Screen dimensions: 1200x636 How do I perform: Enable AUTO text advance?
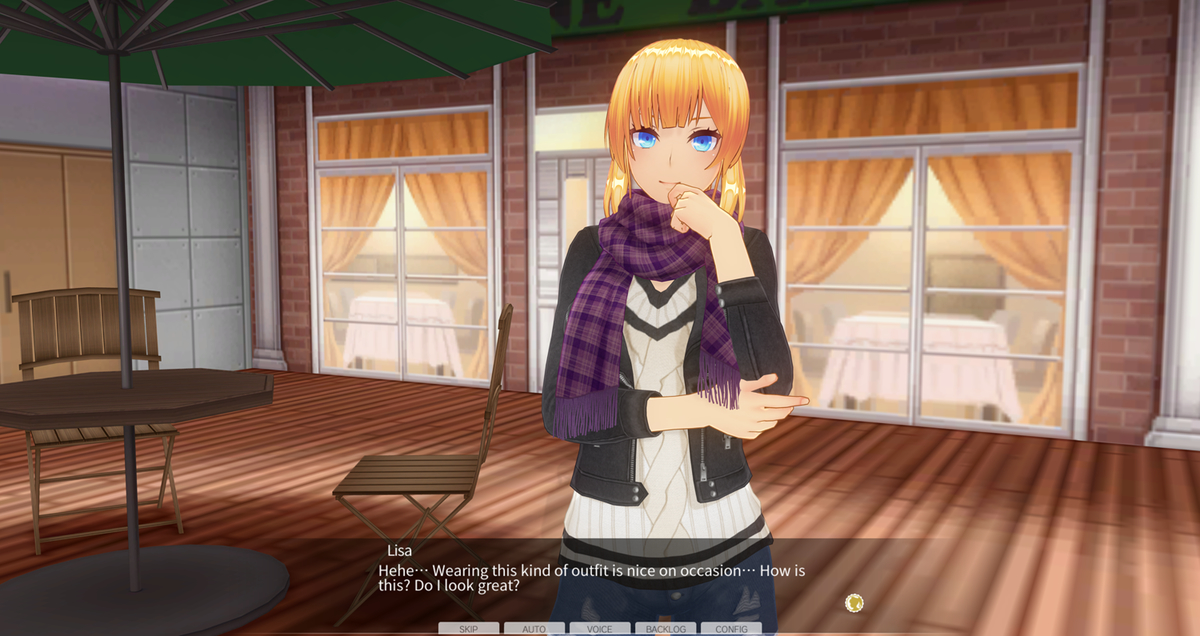click(534, 629)
